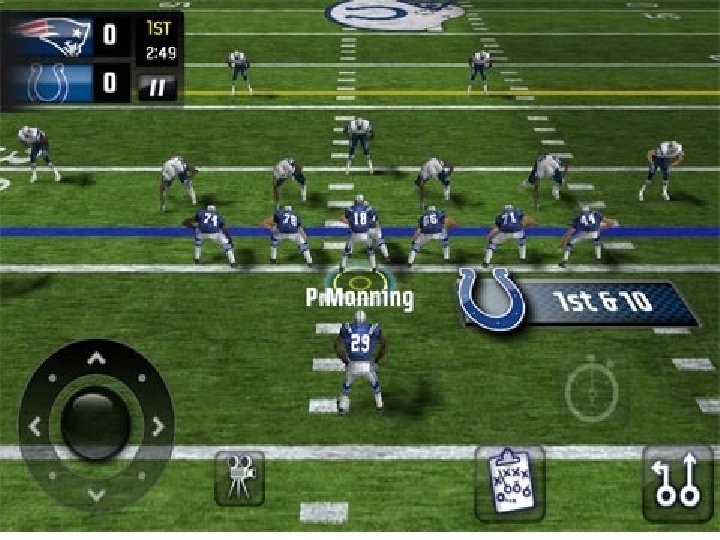Tap the camera replay icon
This screenshot has height=540, width=720.
239,477
